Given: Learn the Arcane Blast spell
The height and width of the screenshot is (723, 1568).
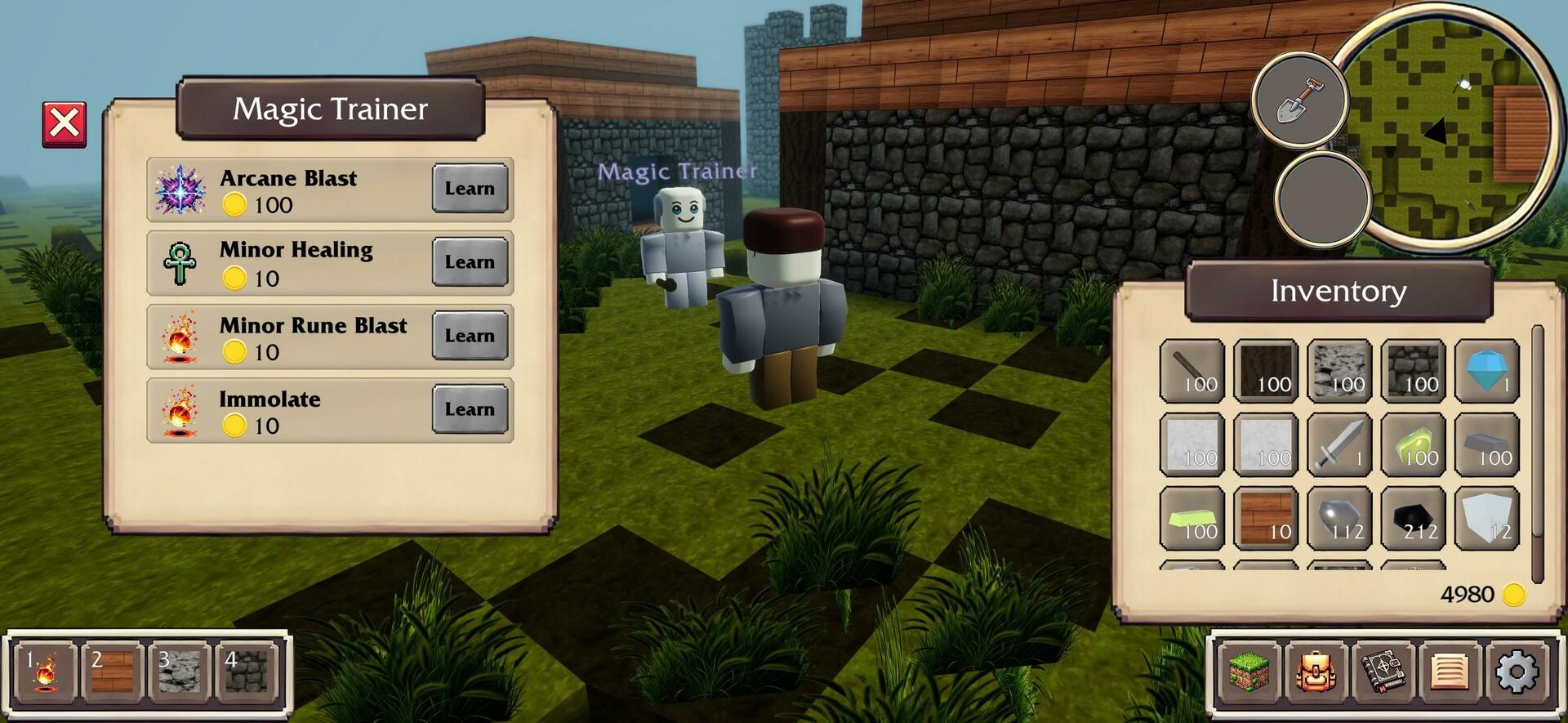Looking at the screenshot, I should pos(469,189).
